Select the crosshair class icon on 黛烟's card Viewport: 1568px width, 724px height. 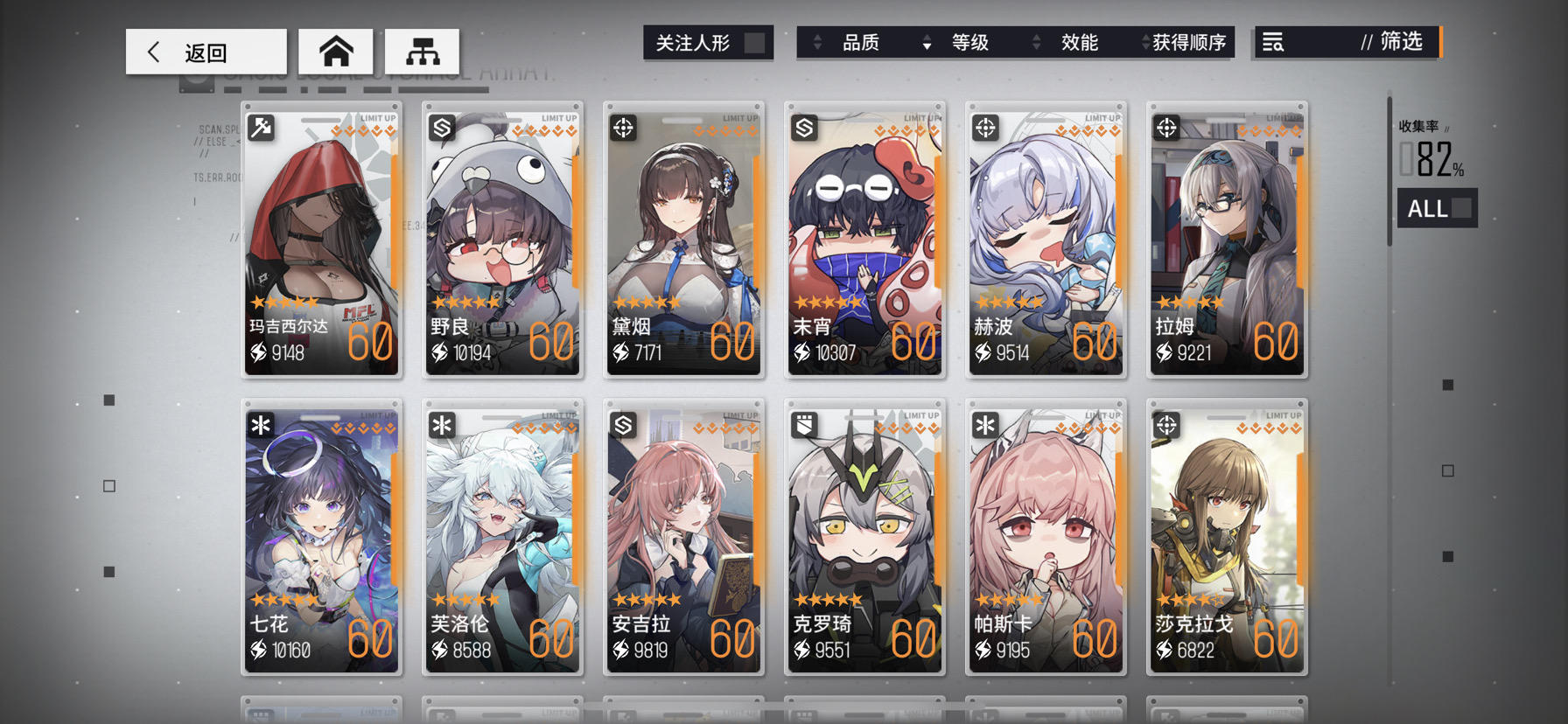pos(621,128)
